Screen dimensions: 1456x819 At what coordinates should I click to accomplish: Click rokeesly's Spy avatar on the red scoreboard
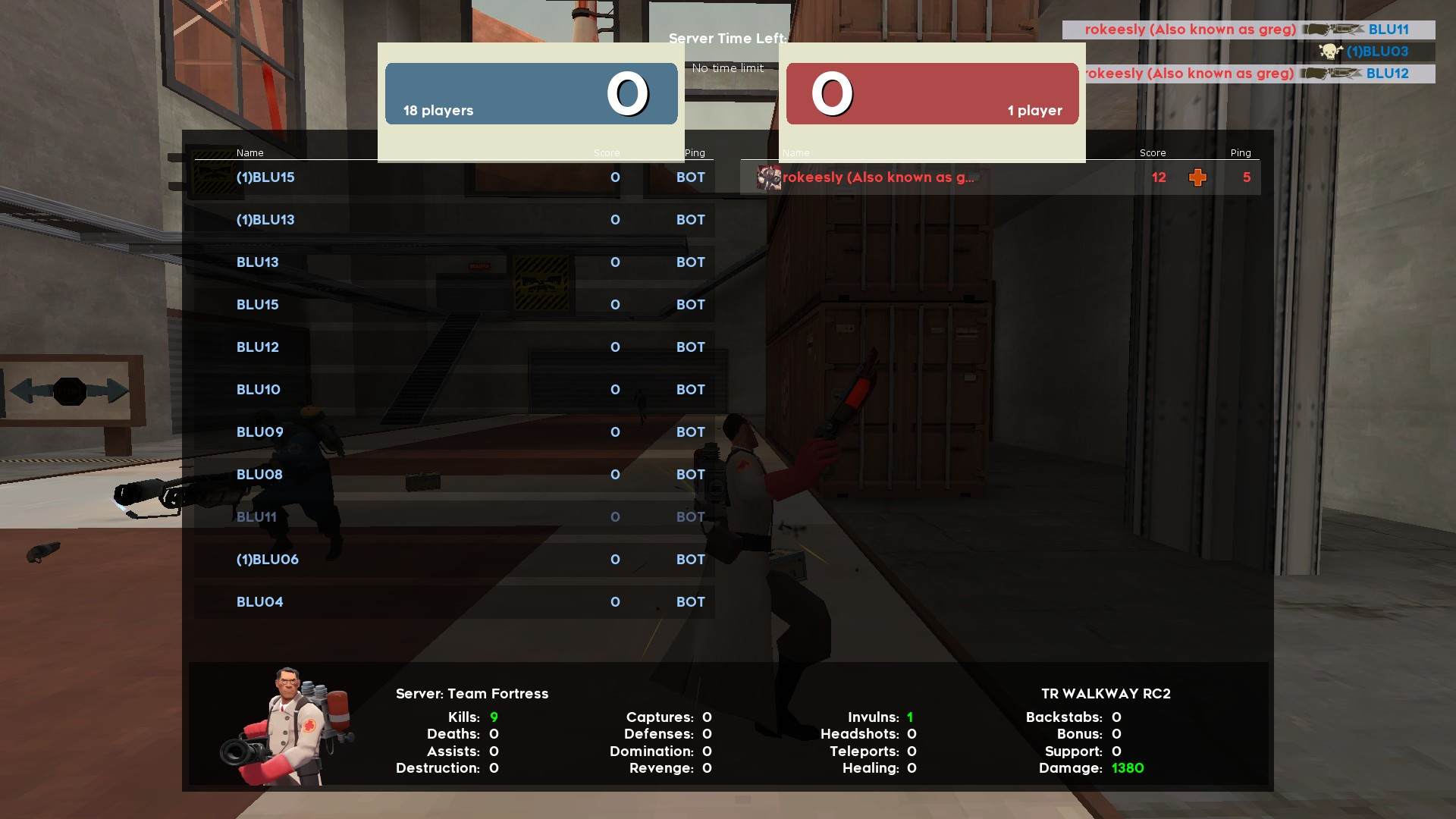click(x=768, y=177)
